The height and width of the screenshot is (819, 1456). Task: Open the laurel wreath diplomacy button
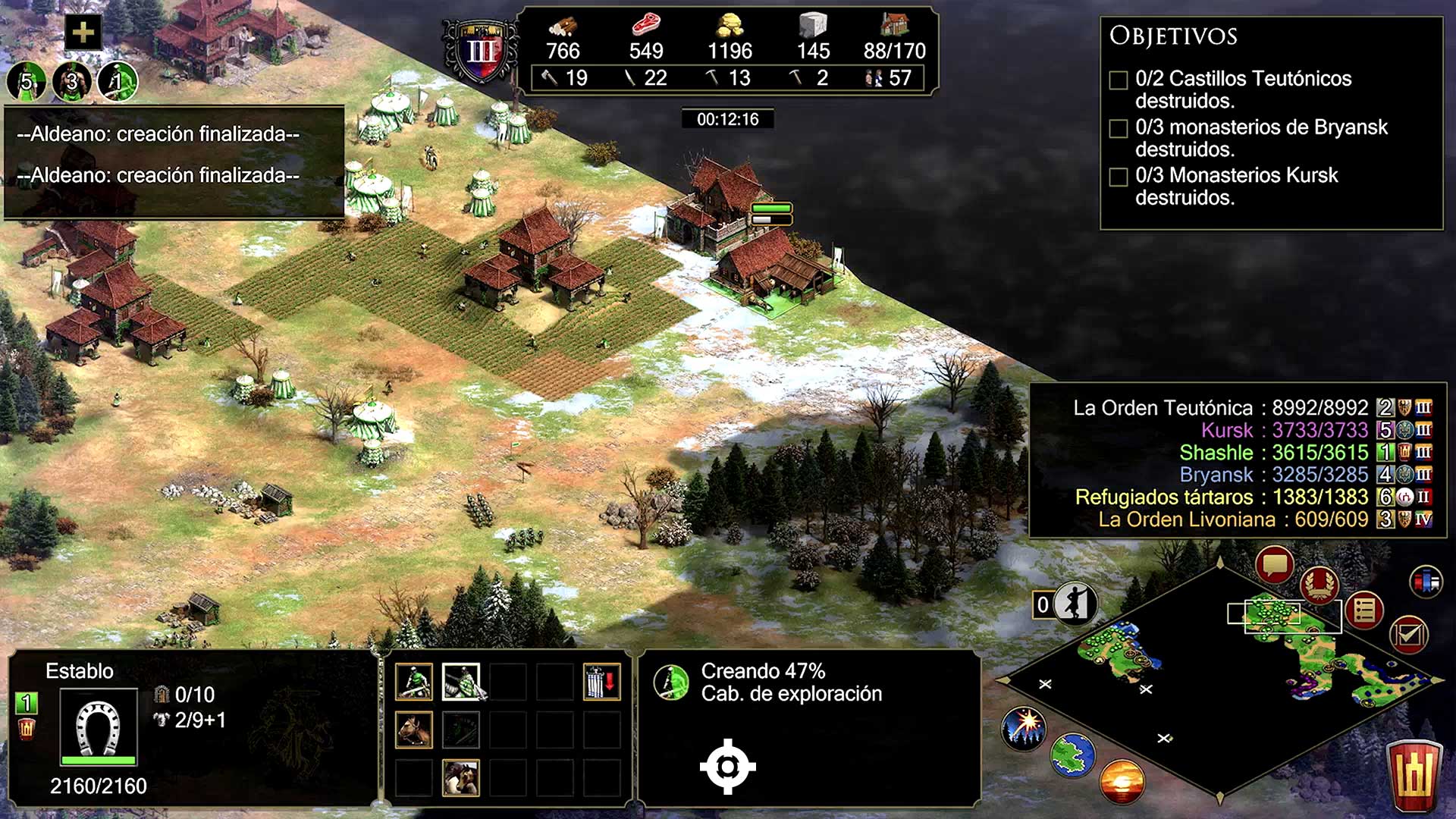point(1319,585)
